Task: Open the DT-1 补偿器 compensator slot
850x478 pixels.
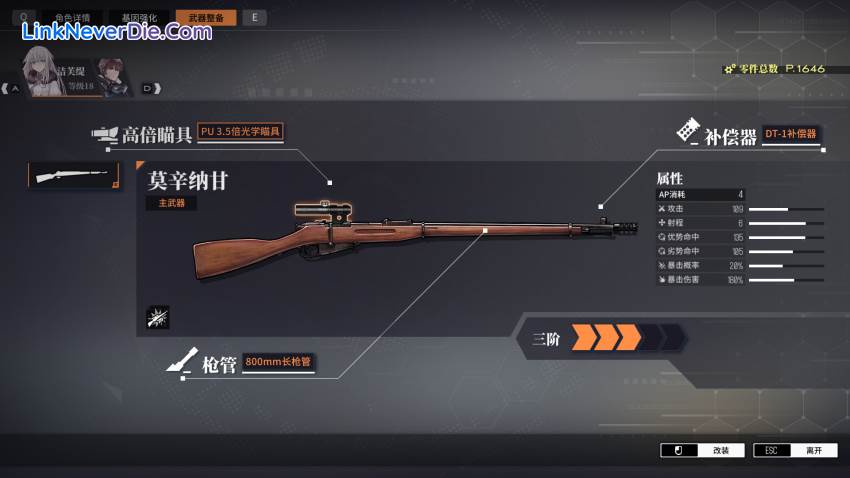Action: coord(790,134)
